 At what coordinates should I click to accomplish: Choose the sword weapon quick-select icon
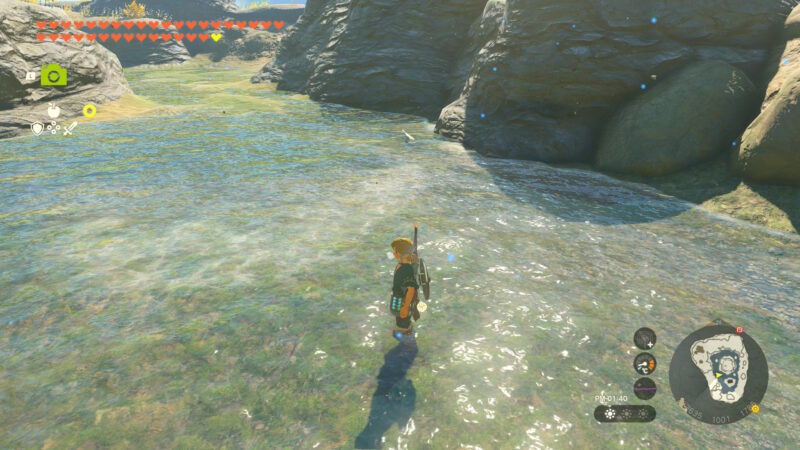pyautogui.click(x=70, y=128)
